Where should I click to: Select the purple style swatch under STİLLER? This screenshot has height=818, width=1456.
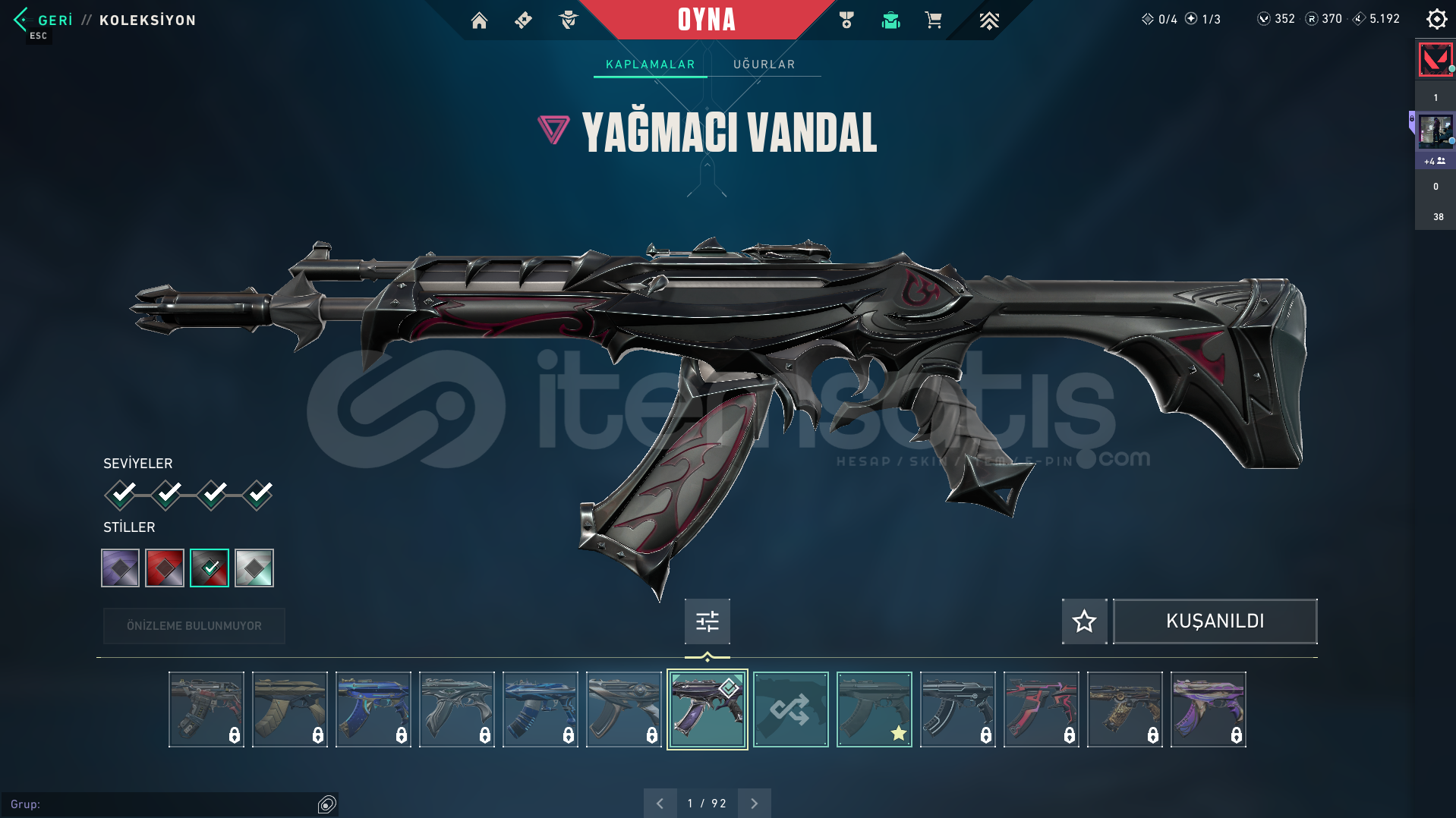119,568
